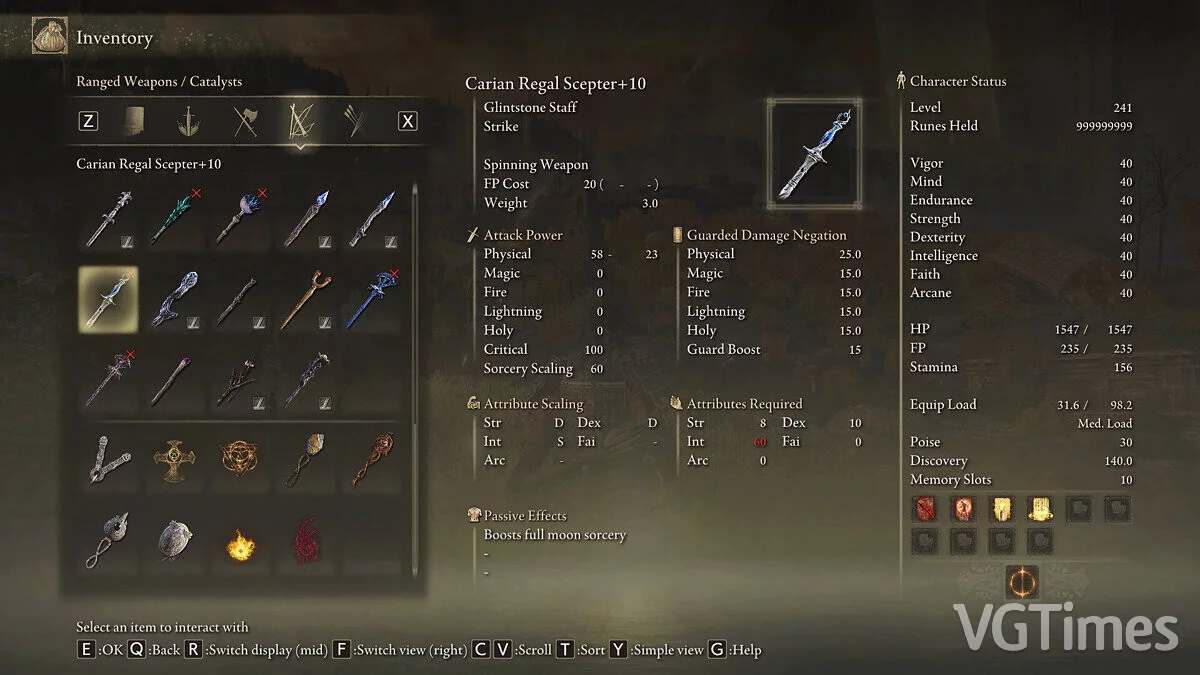Select the first red memory slot spell
Viewport: 1200px width, 675px height.
[925, 509]
